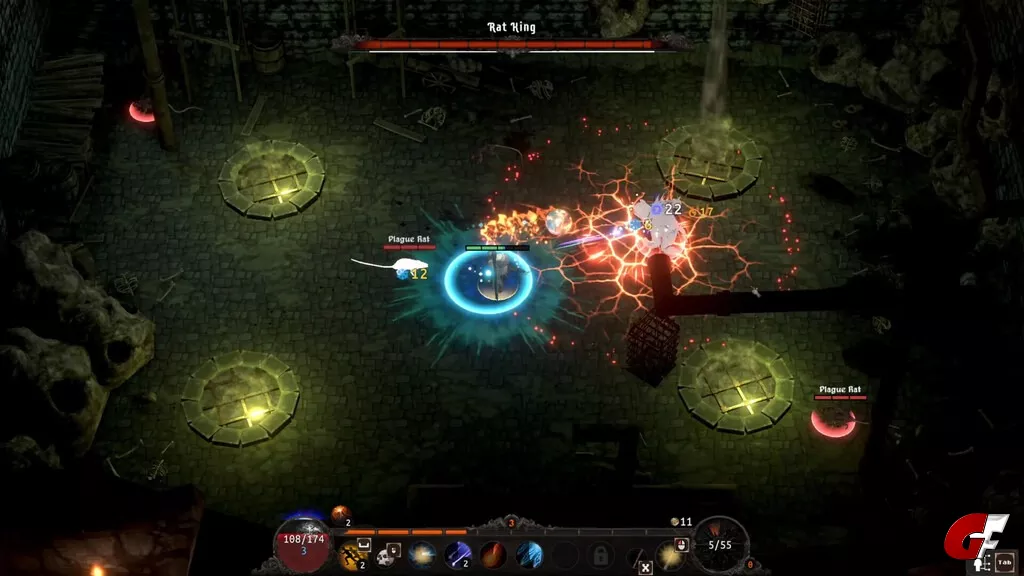Use the golden spark attack skill
Screen dimensions: 1024x576
(668, 554)
